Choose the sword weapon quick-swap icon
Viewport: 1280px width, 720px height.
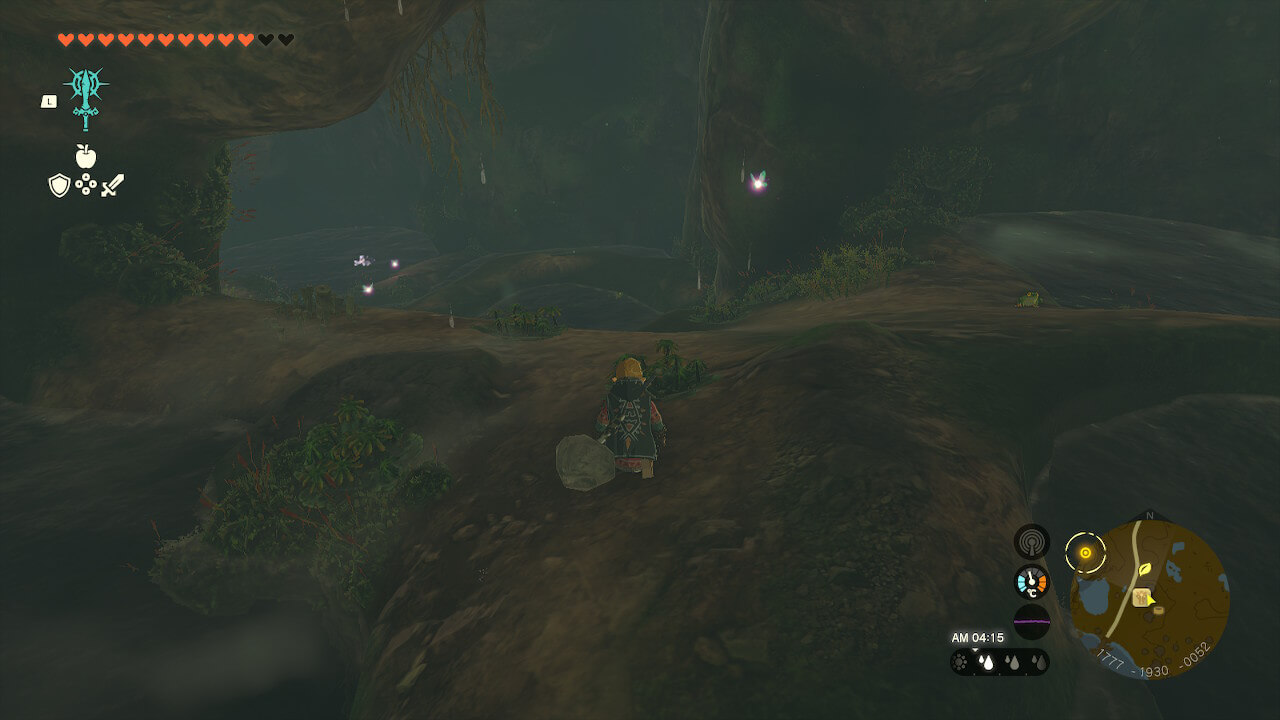[x=112, y=185]
